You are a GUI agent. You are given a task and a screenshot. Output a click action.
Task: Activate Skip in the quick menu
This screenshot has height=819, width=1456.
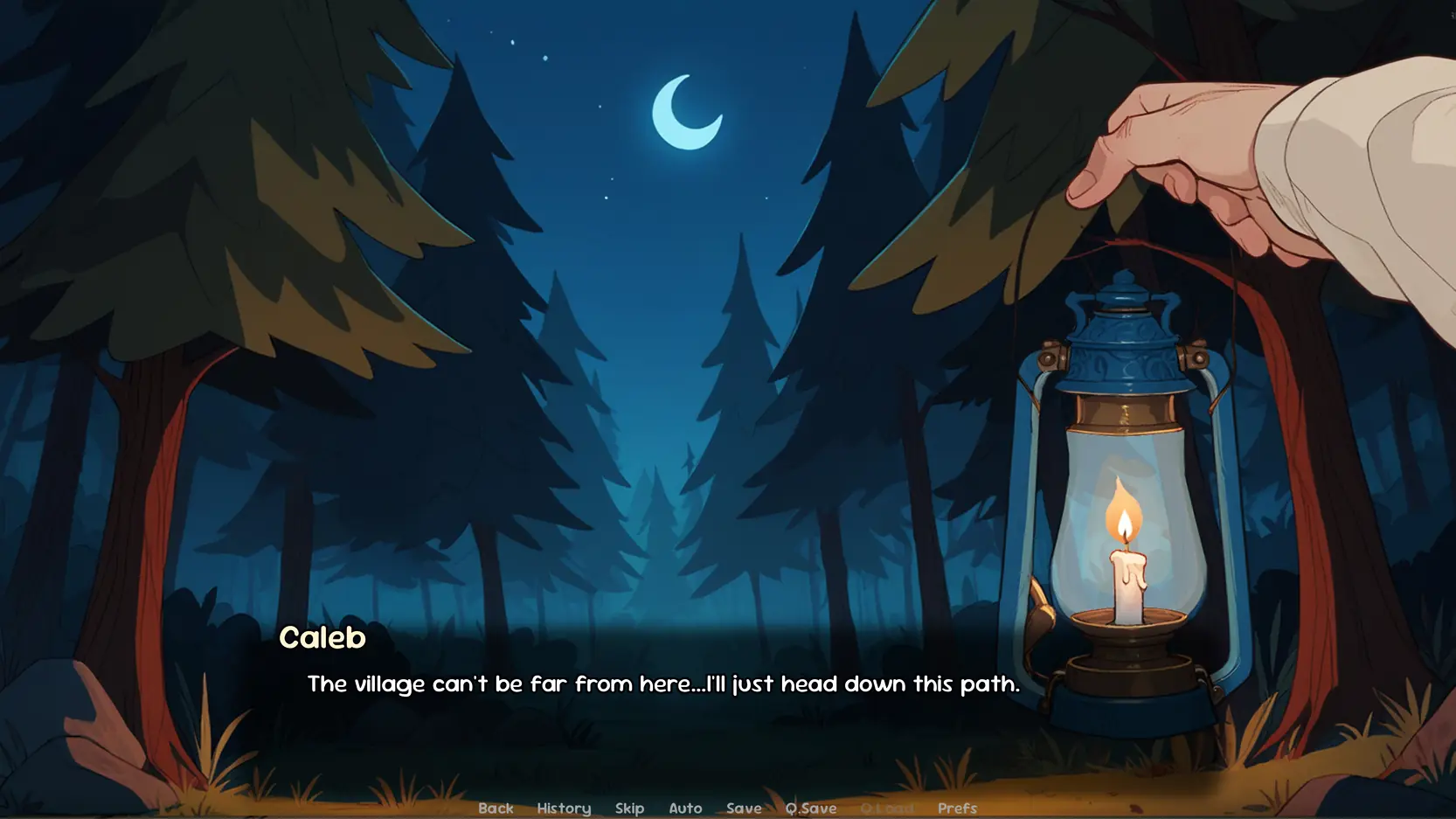click(629, 809)
